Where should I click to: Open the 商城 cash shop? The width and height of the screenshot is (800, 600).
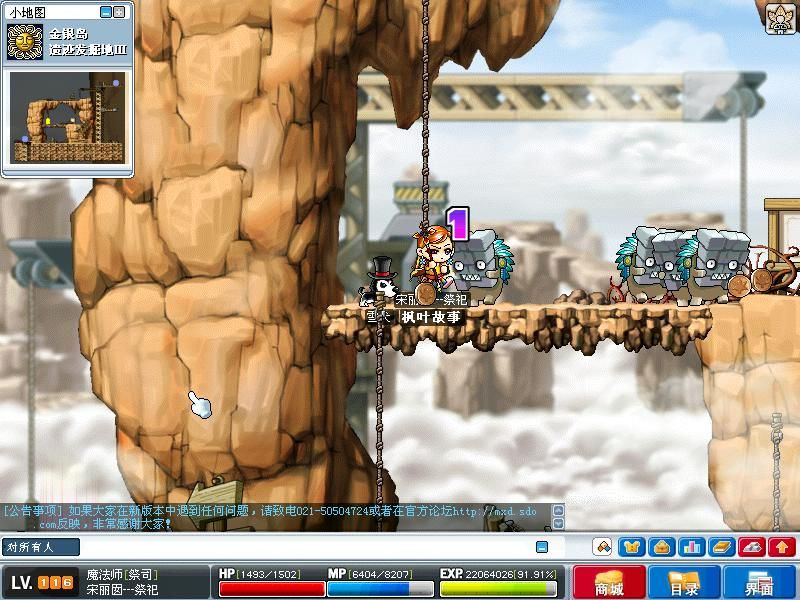609,584
